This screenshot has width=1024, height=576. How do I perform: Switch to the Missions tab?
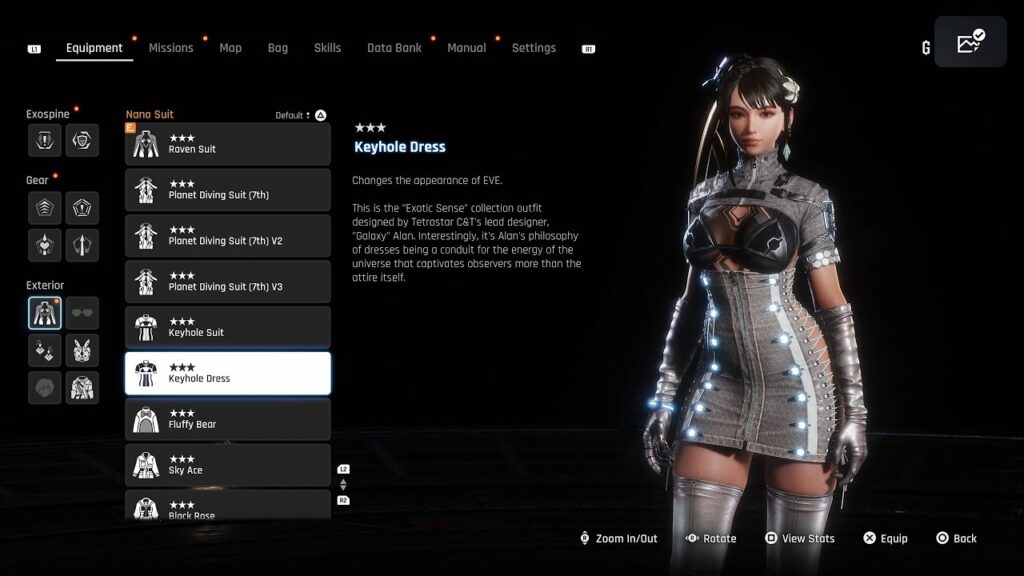click(x=171, y=48)
